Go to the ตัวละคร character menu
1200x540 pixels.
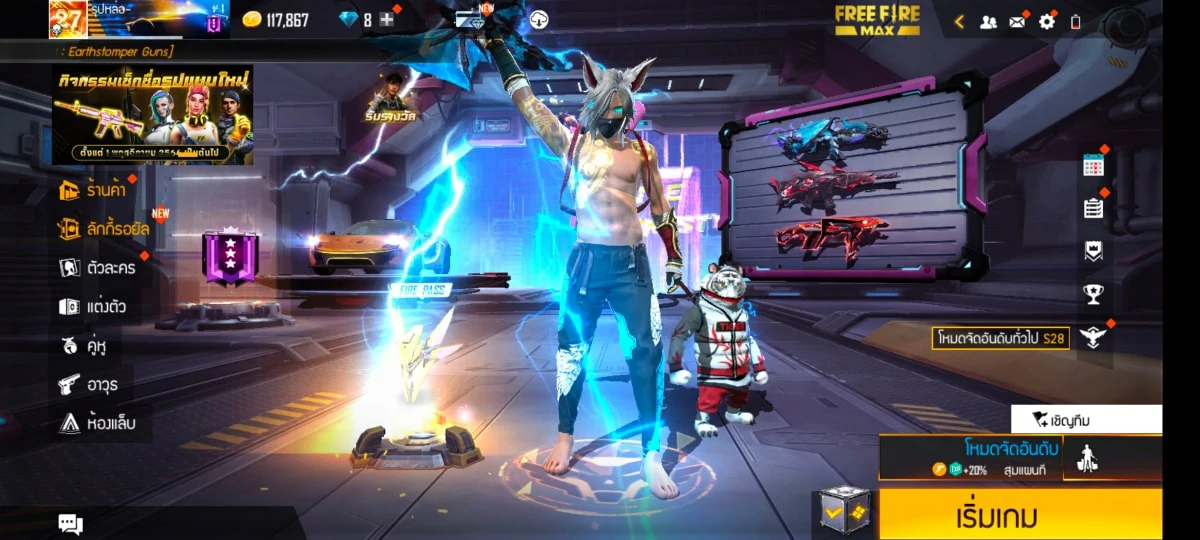[x=98, y=268]
